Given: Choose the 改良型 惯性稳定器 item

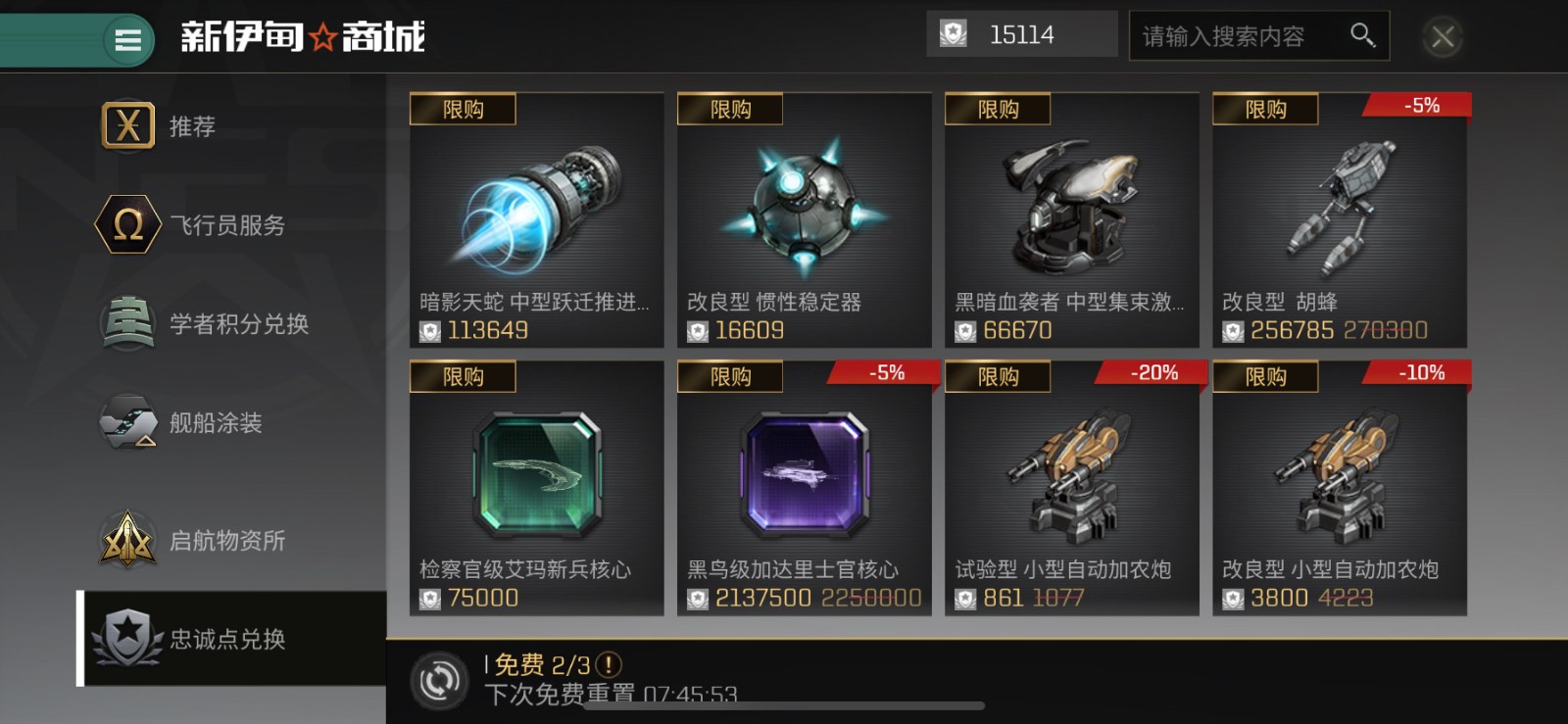Looking at the screenshot, I should tap(804, 220).
